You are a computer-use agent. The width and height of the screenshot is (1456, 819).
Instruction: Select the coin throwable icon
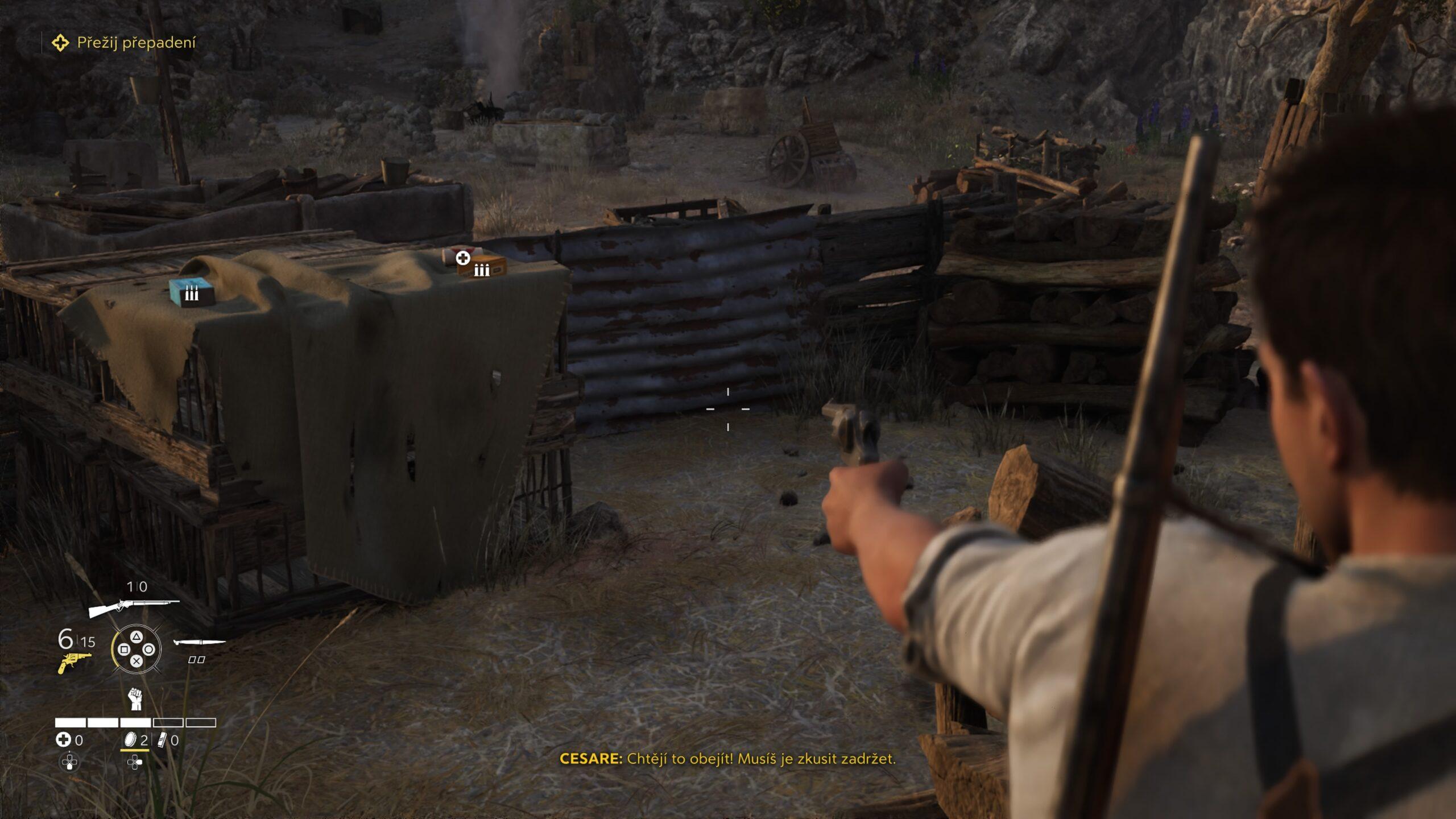click(x=130, y=740)
